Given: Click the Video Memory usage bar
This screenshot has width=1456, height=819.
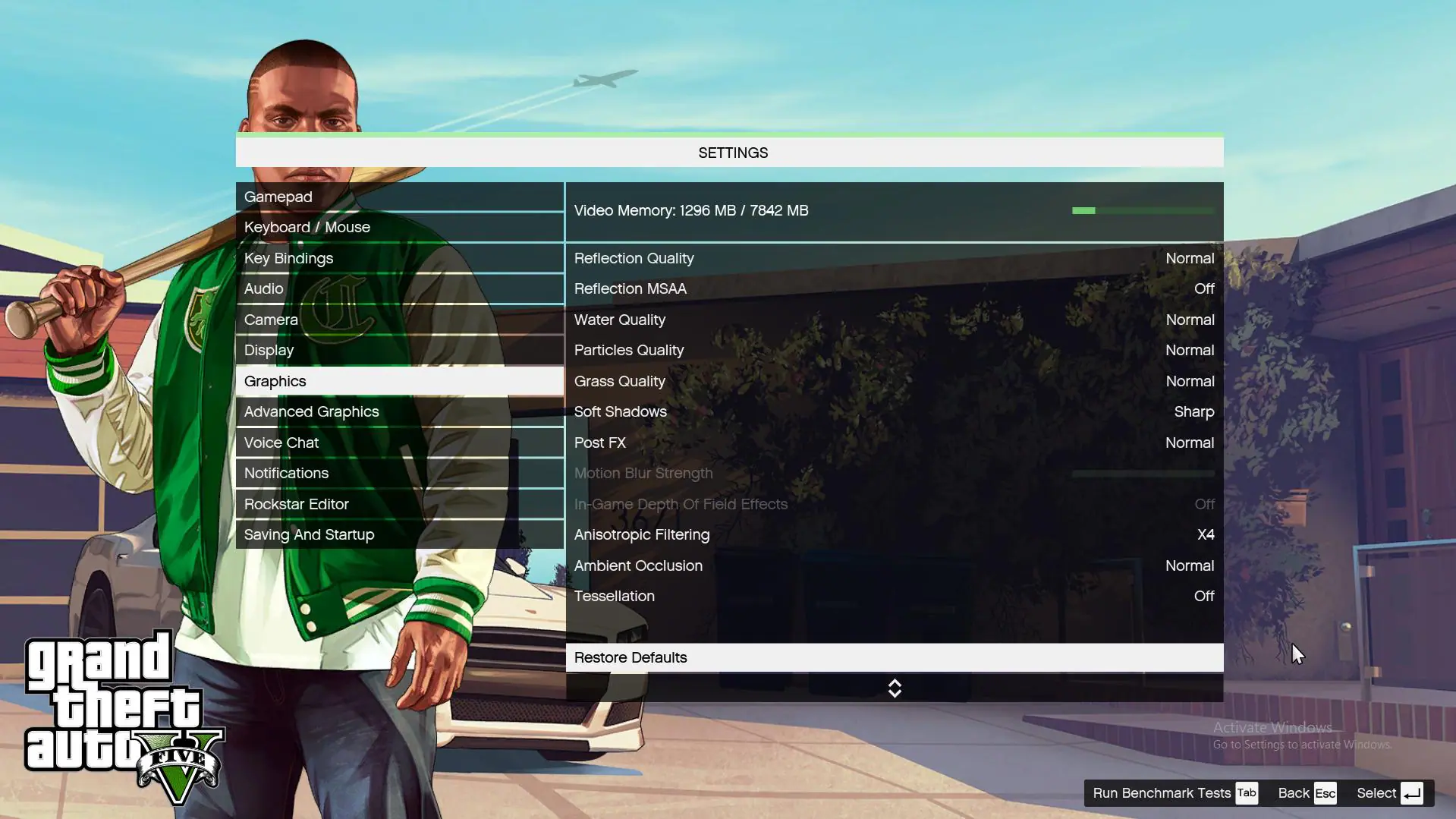Looking at the screenshot, I should 1142,210.
